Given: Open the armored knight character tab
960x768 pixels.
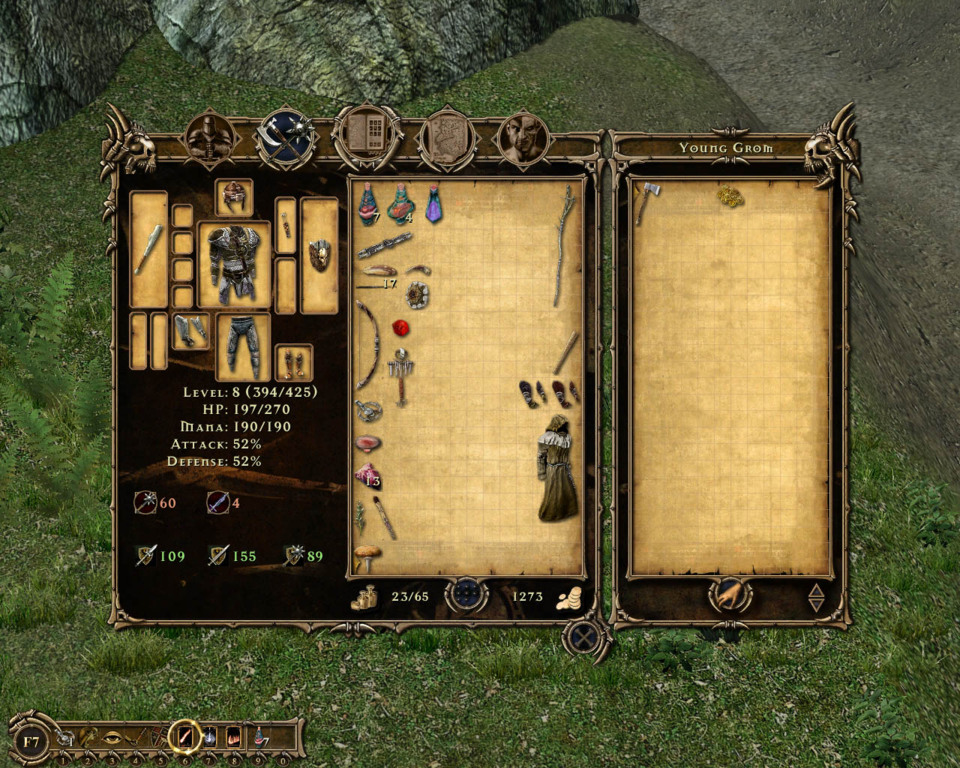Looking at the screenshot, I should click(211, 139).
